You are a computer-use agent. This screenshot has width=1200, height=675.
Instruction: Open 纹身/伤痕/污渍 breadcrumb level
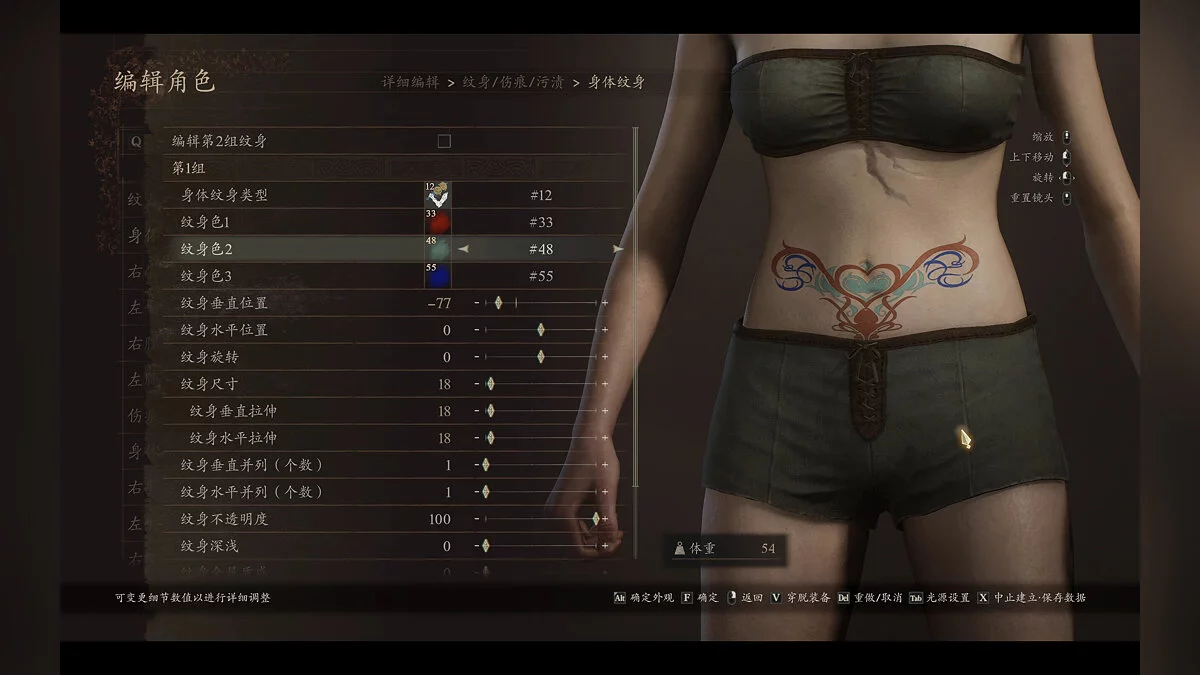point(513,82)
